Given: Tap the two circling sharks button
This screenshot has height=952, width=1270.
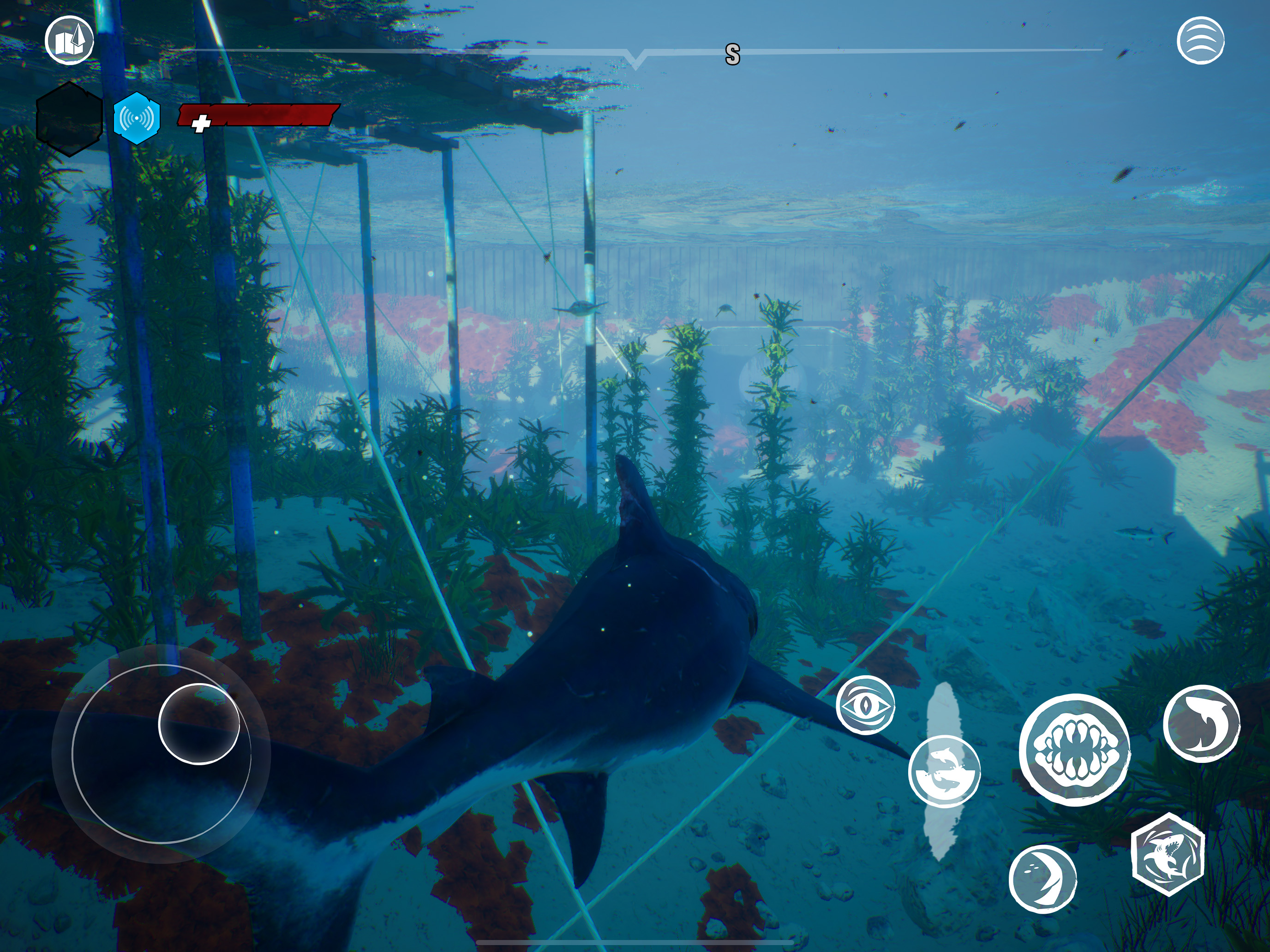Looking at the screenshot, I should tap(944, 772).
